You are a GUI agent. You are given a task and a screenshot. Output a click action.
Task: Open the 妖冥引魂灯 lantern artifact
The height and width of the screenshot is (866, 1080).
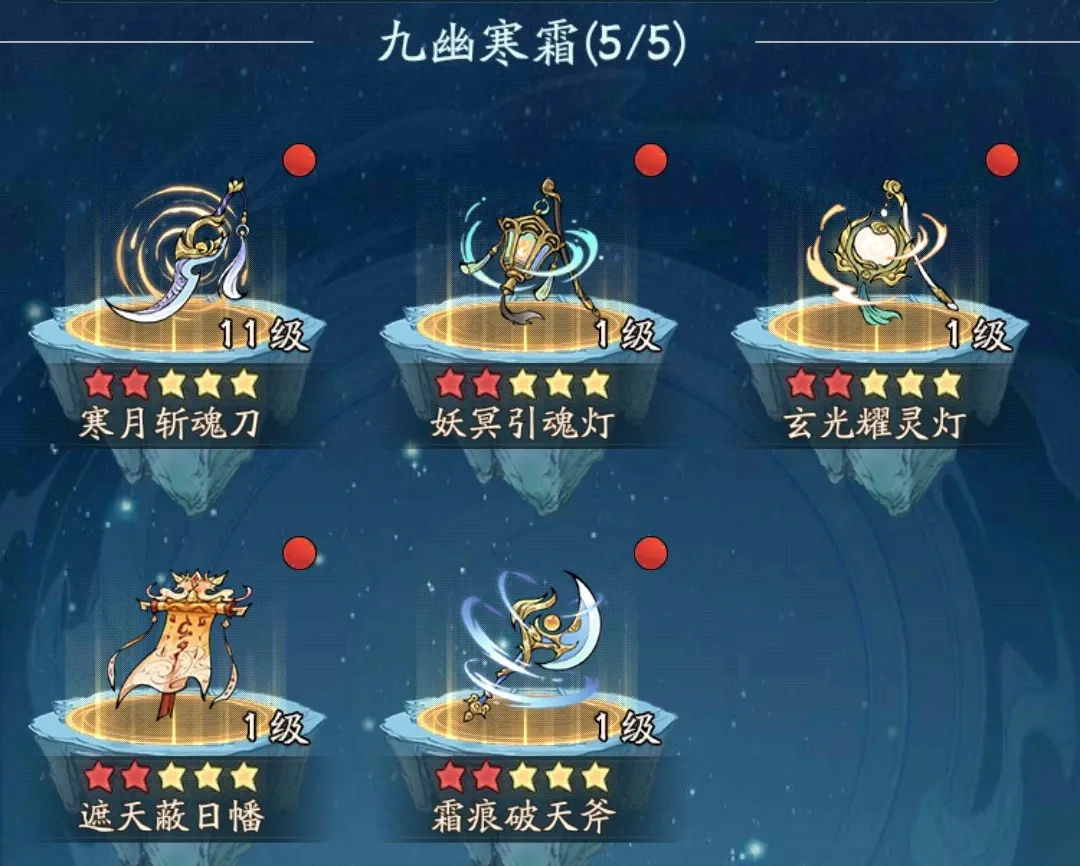[x=528, y=258]
